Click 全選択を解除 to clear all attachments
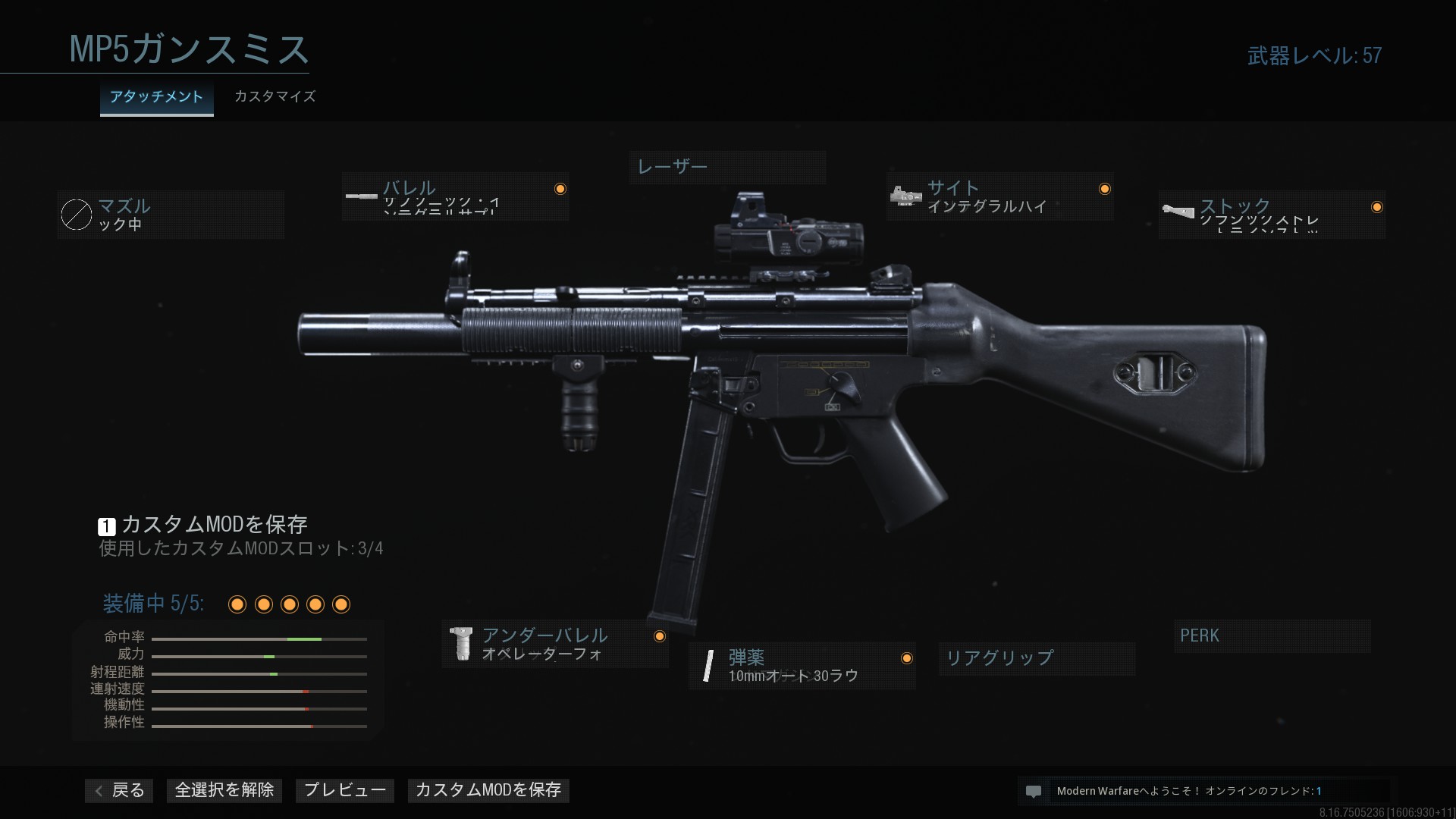Viewport: 1456px width, 819px height. pos(224,790)
